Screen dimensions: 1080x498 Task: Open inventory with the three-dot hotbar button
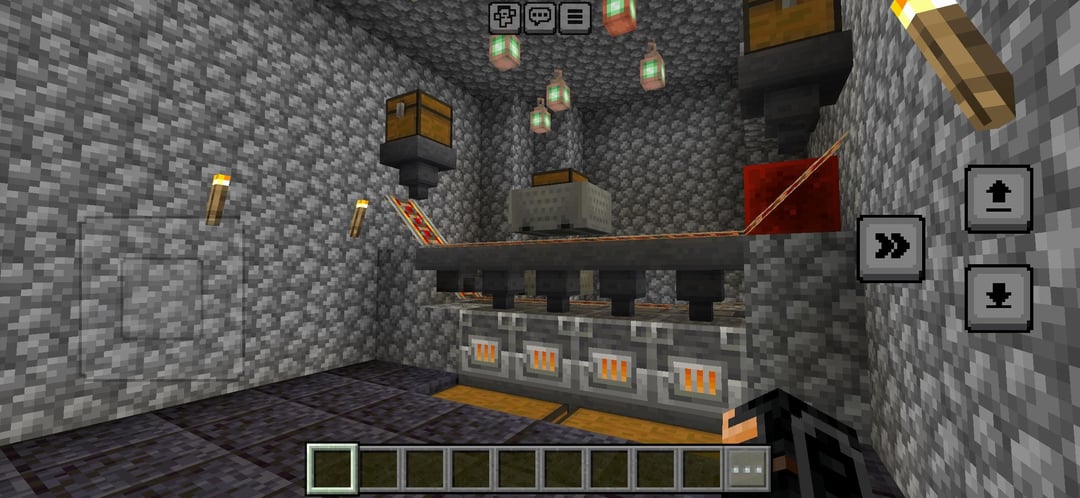tap(748, 468)
